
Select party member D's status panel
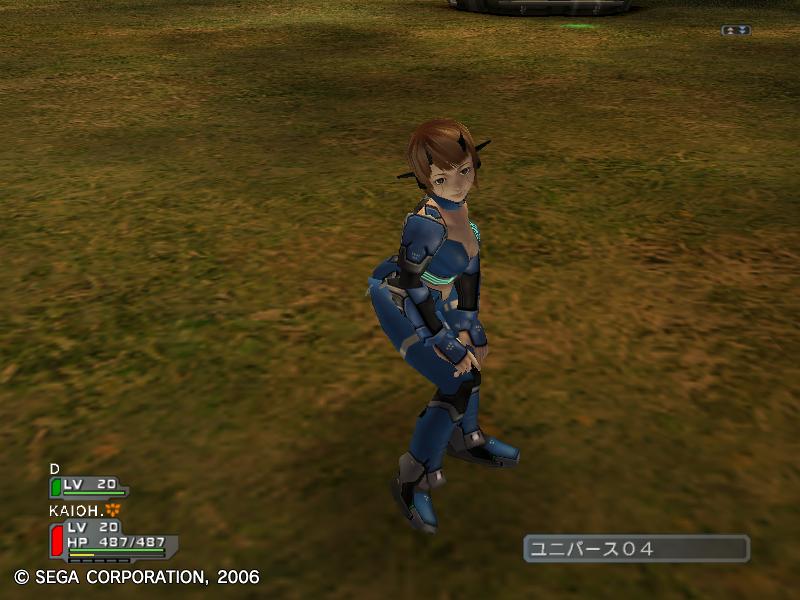(x=89, y=486)
